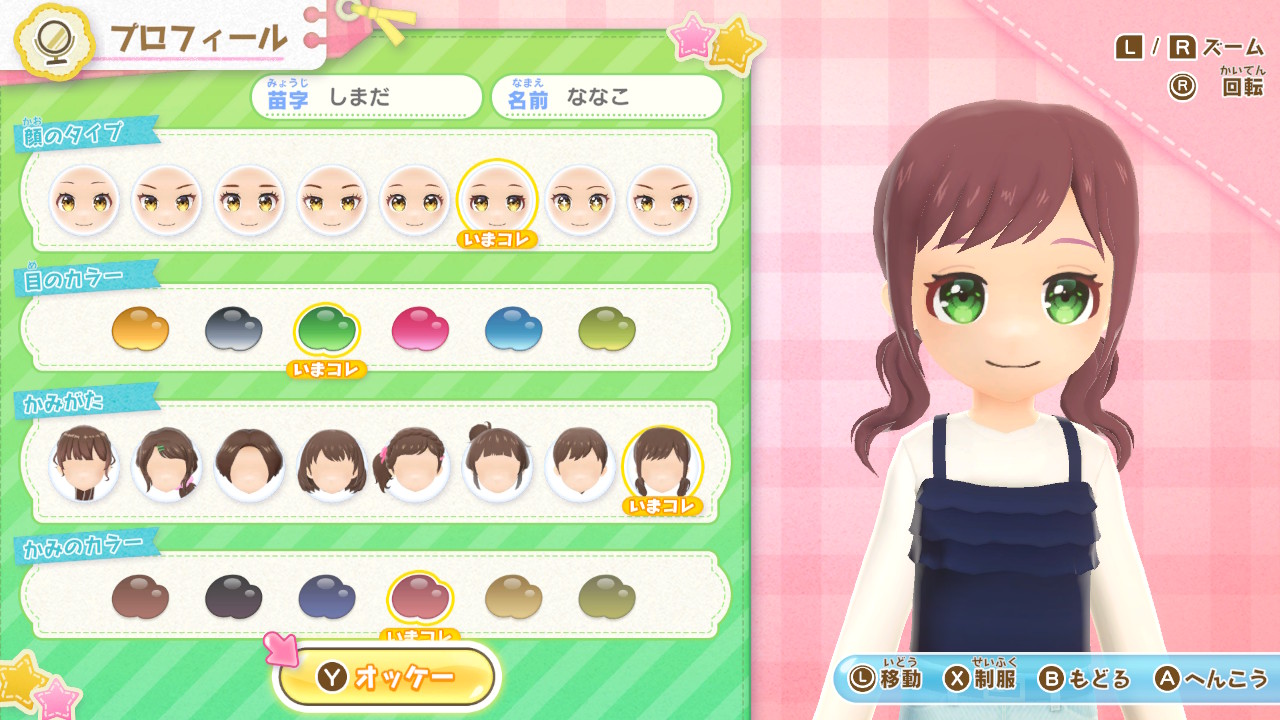Choose the olive hair color
Screen dimensions: 1280x720
[607, 597]
